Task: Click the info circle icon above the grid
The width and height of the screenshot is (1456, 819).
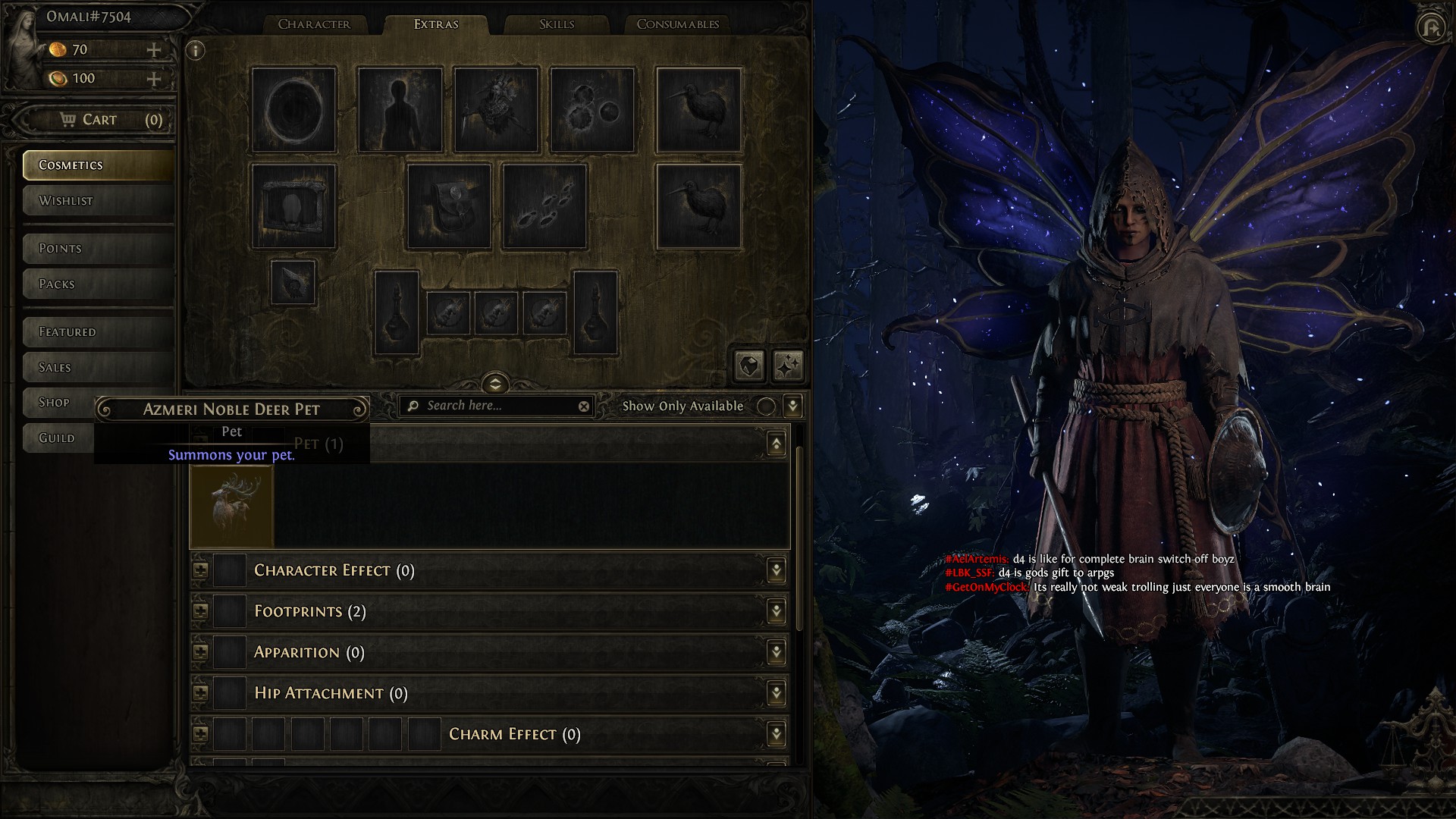Action: click(x=195, y=50)
